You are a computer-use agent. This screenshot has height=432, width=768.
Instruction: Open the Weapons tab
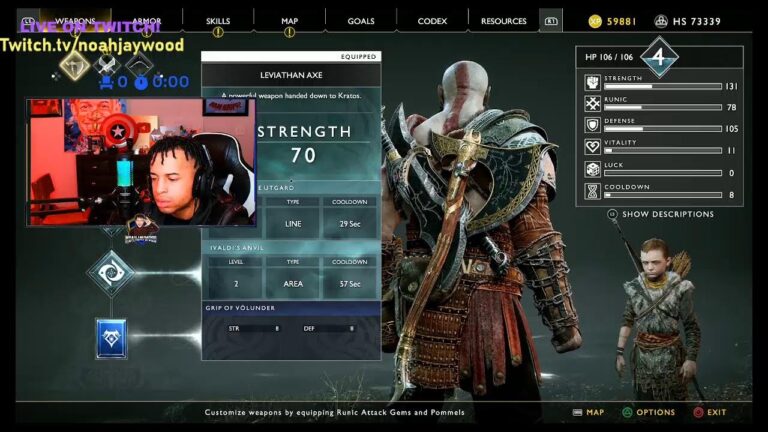(76, 21)
